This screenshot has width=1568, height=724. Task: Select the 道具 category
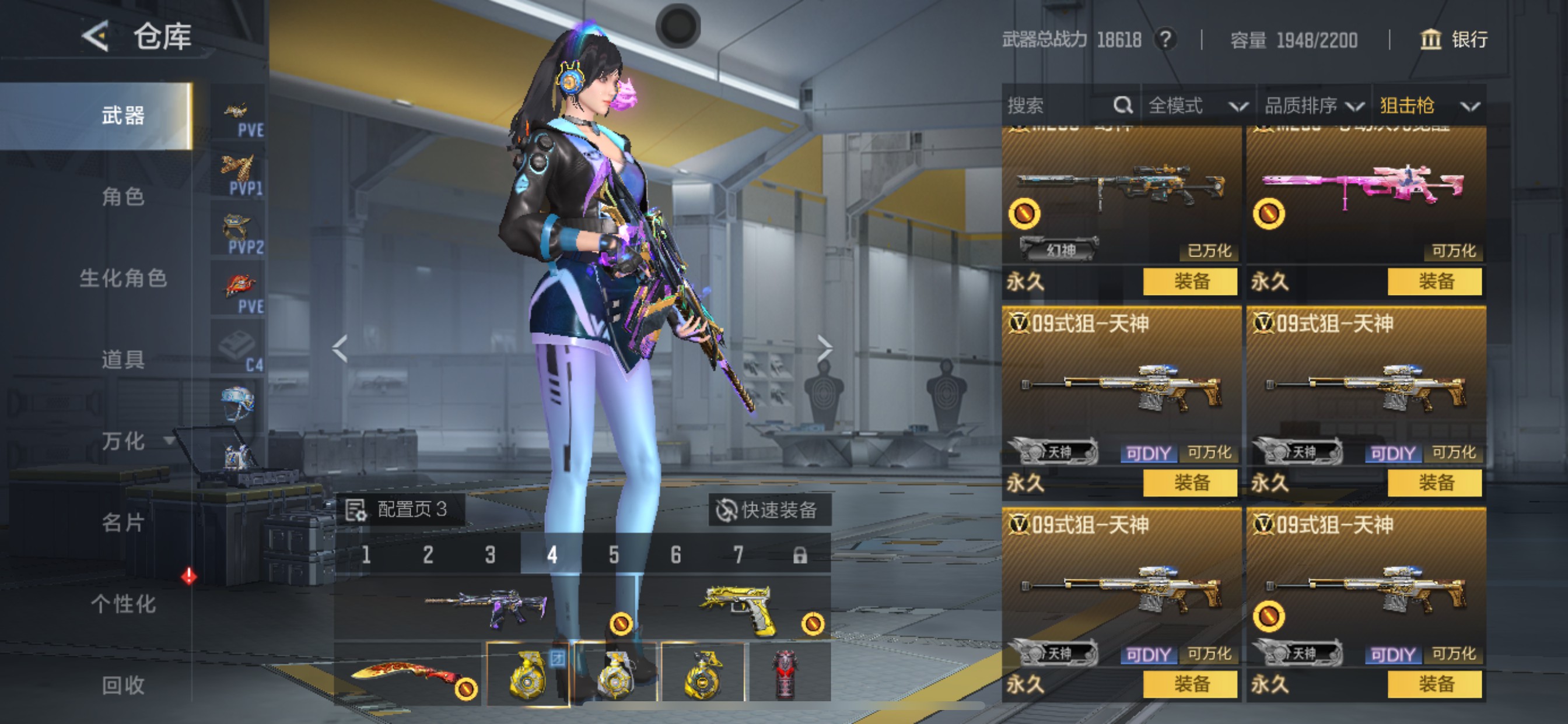[123, 360]
